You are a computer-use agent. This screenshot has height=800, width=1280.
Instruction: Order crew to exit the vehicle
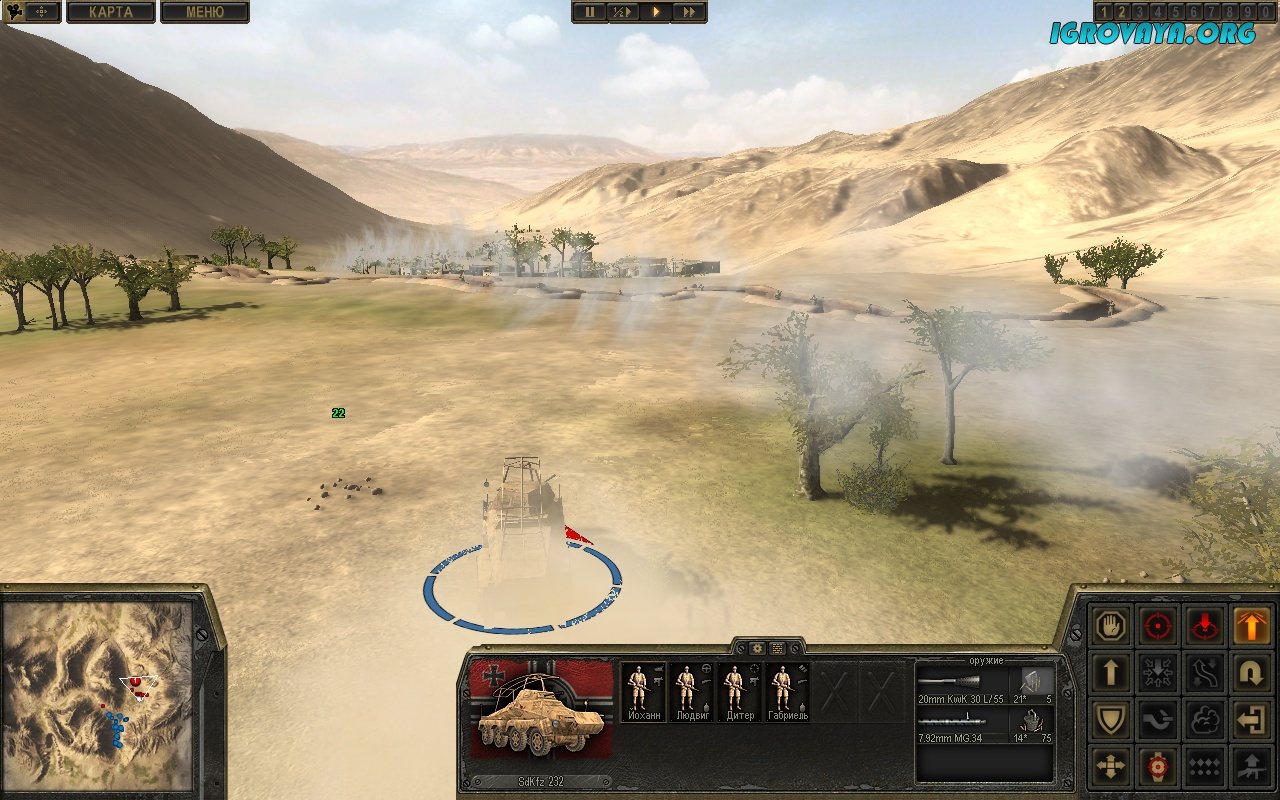[x=1251, y=719]
